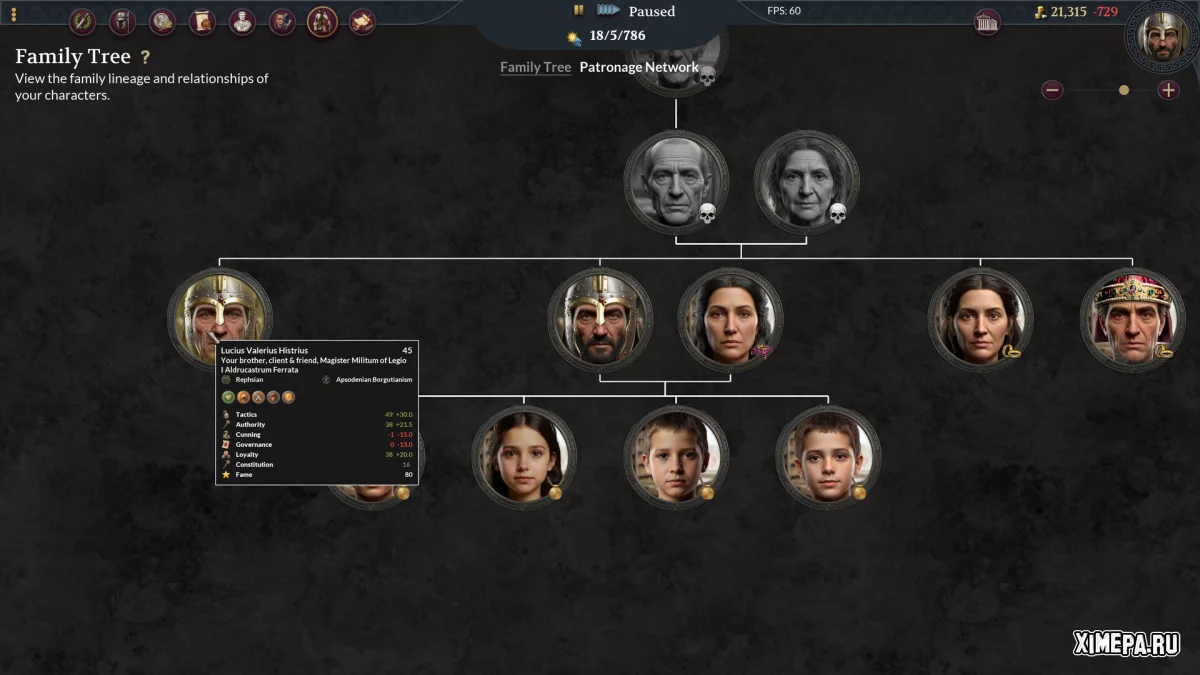Click the Family Tree help question mark

(145, 58)
